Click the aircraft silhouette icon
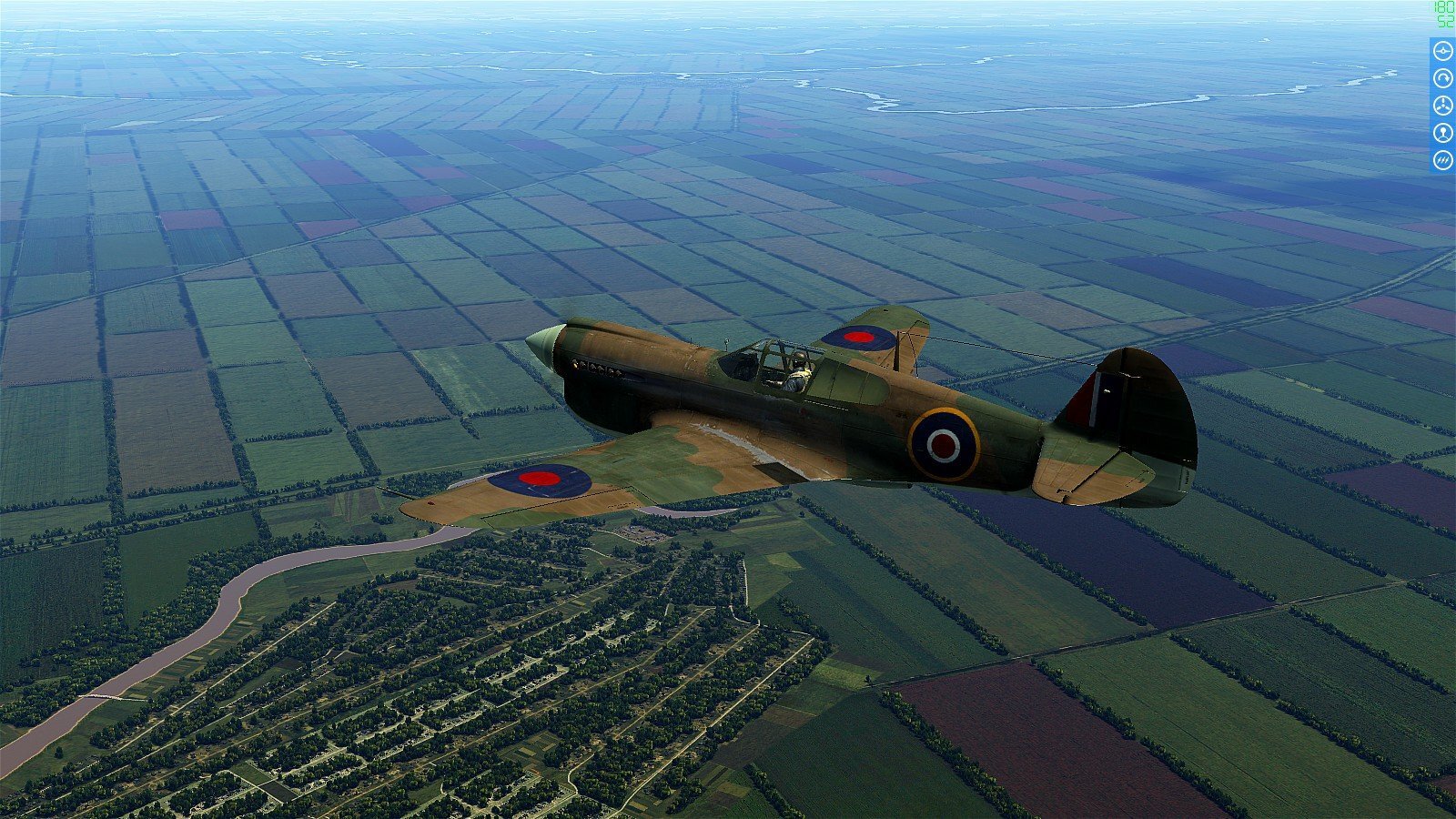Viewport: 1456px width, 819px height. (x=1442, y=50)
